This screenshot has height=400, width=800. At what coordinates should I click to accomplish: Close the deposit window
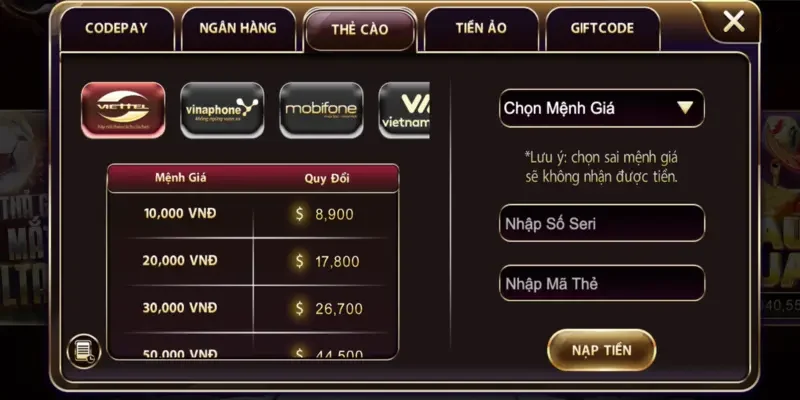click(735, 21)
